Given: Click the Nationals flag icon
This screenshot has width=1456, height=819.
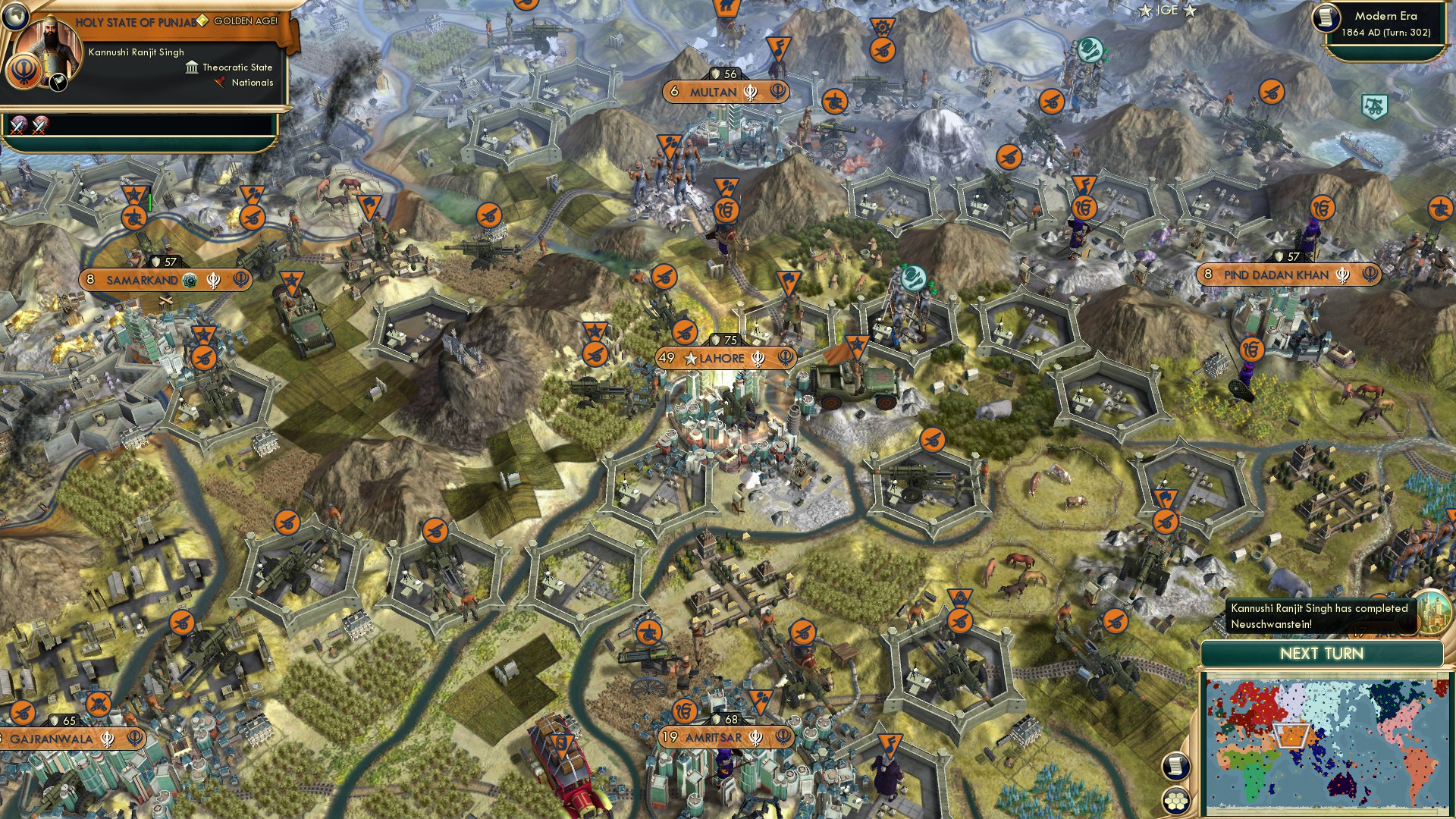Looking at the screenshot, I should coord(221,82).
